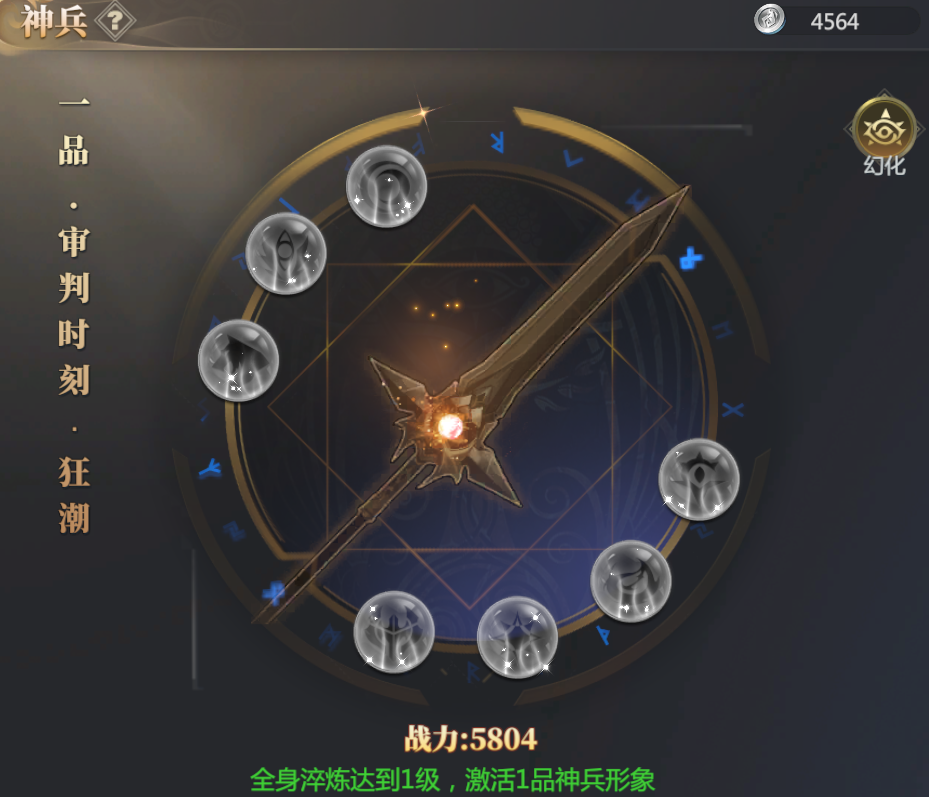Open the 幻化 eye emblem button
Image resolution: width=929 pixels, height=797 pixels.
tap(884, 129)
